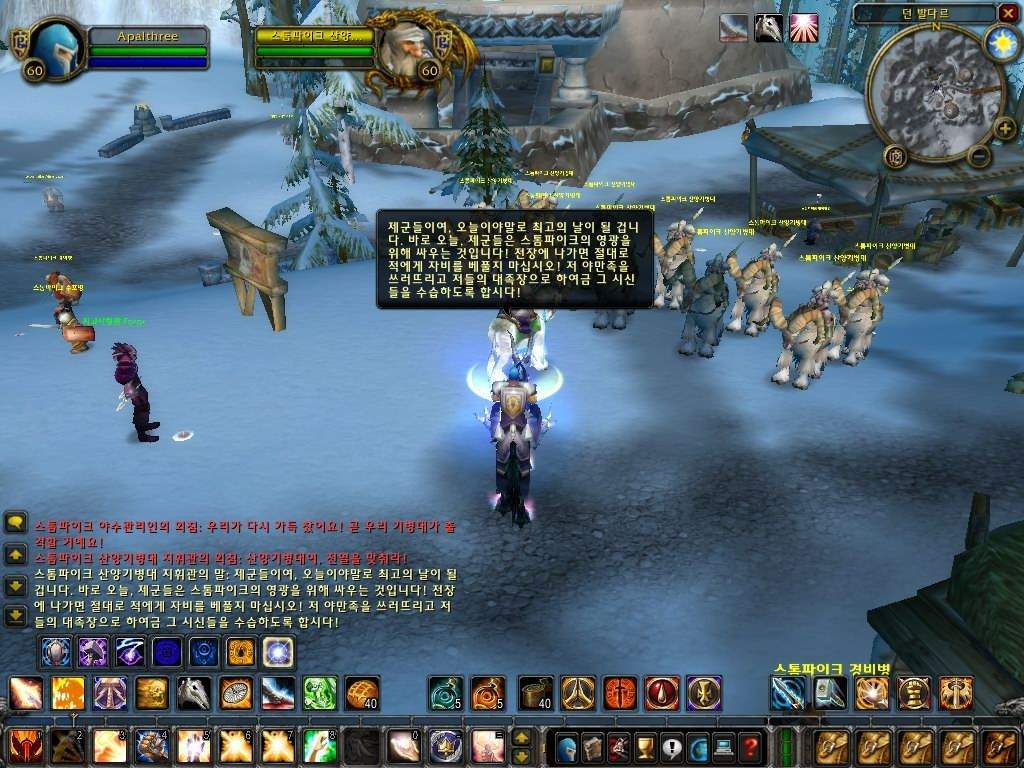Open the chat speech-bubble menu button

tap(15, 522)
